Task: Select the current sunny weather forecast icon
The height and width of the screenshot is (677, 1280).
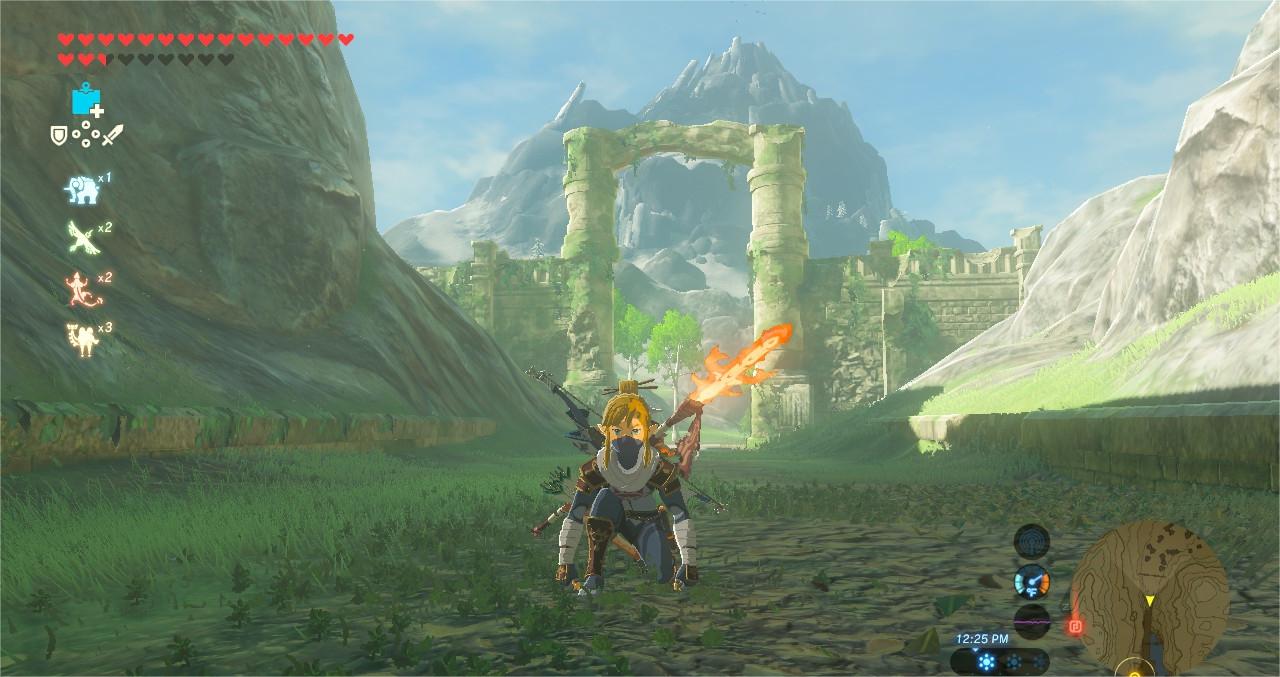Action: tap(987, 661)
